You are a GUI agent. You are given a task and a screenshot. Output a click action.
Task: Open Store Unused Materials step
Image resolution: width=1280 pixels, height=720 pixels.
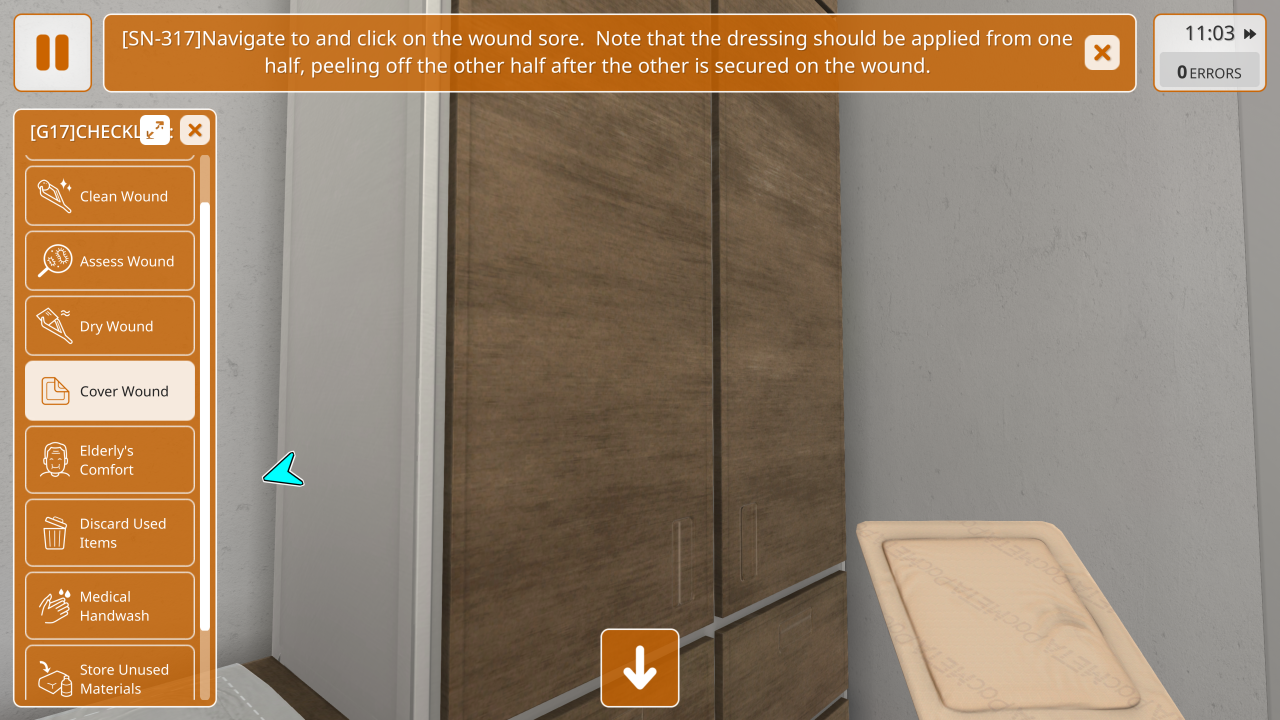tap(110, 677)
